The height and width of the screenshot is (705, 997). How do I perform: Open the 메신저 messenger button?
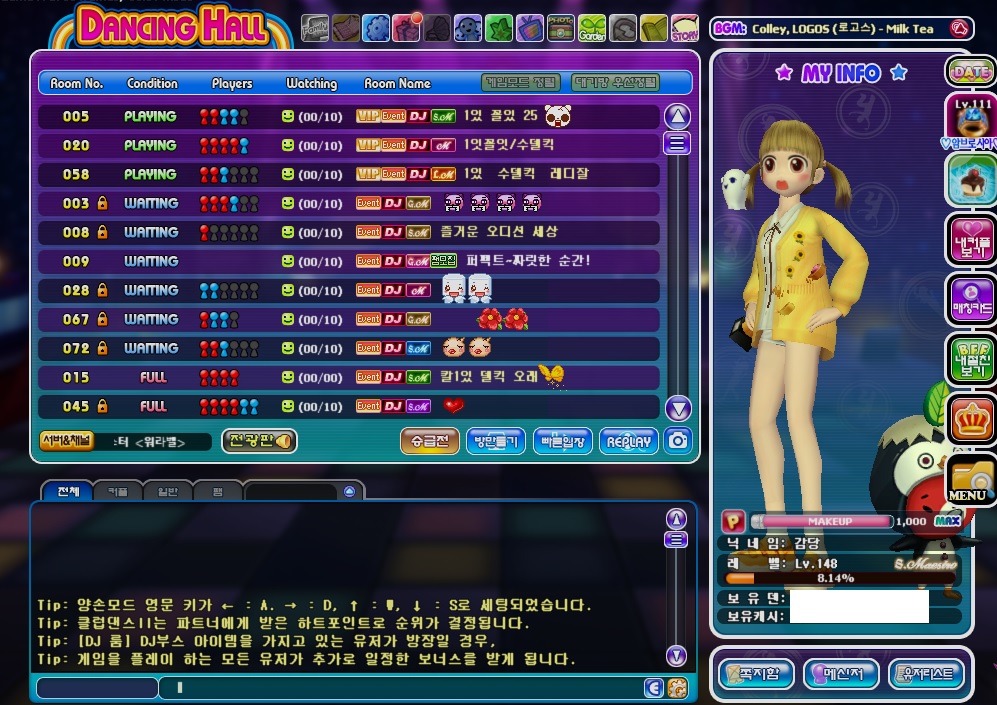841,673
